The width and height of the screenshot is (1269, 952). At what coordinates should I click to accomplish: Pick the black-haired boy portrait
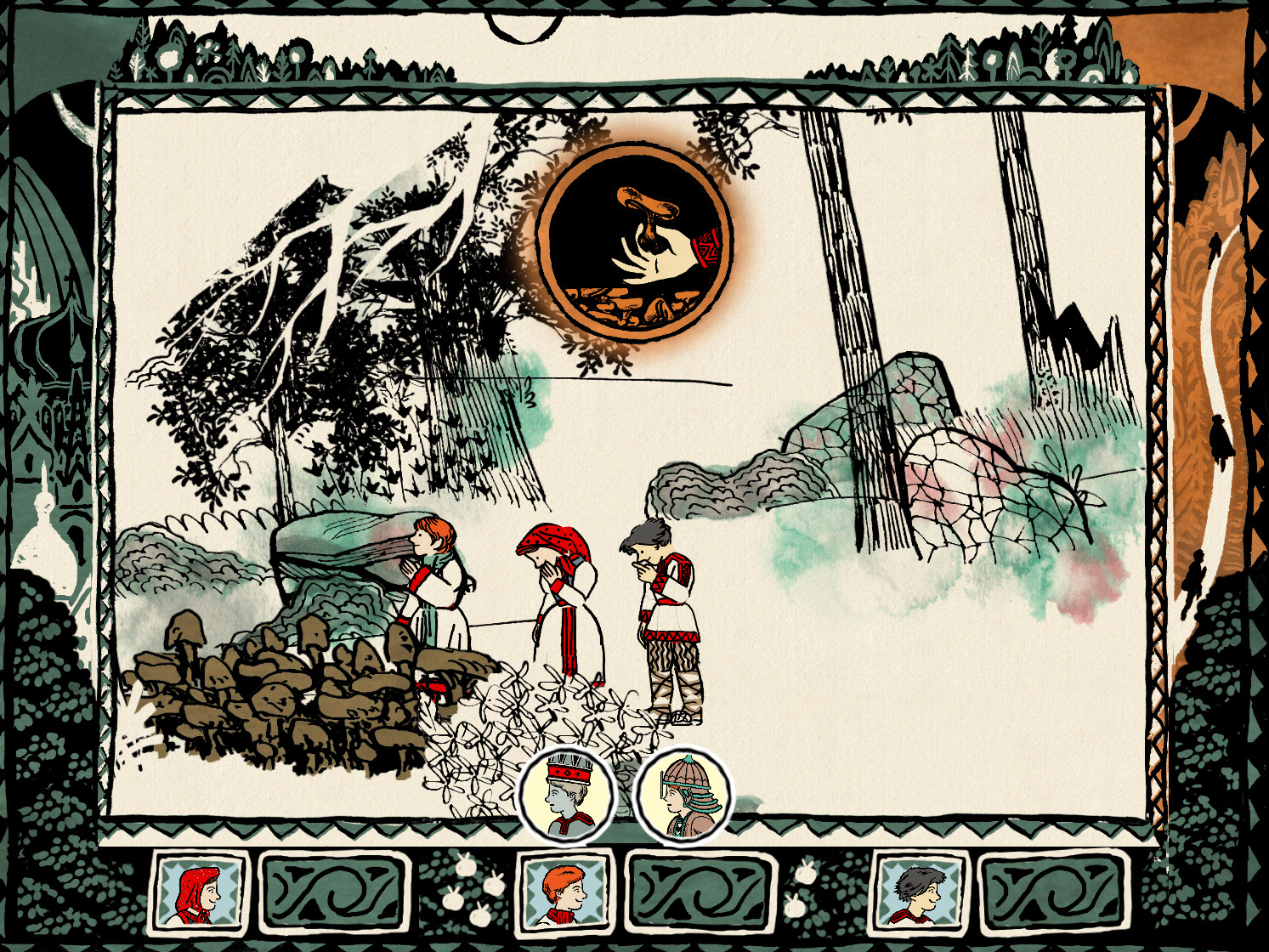click(921, 891)
